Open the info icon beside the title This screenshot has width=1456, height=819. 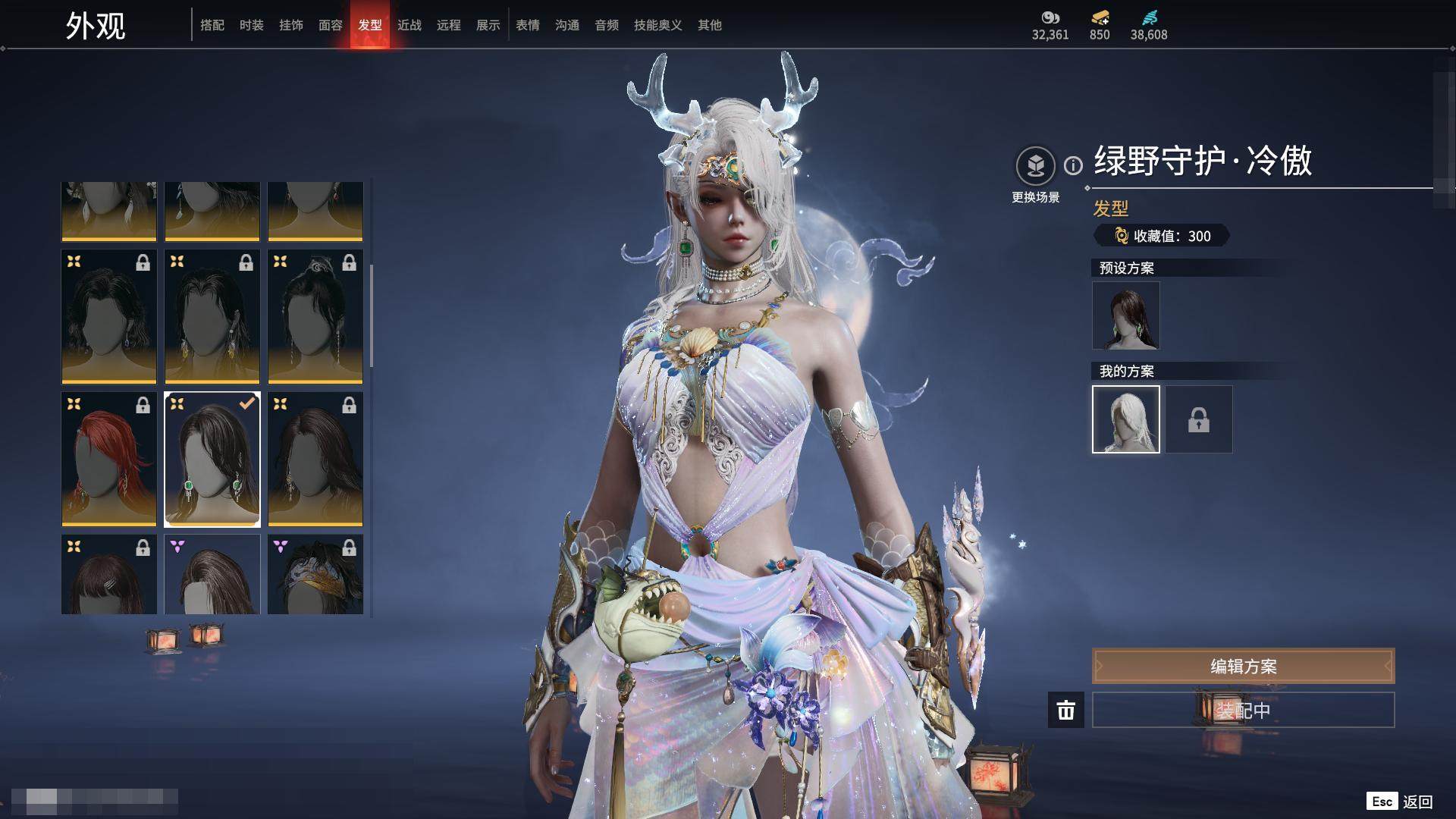click(x=1073, y=165)
